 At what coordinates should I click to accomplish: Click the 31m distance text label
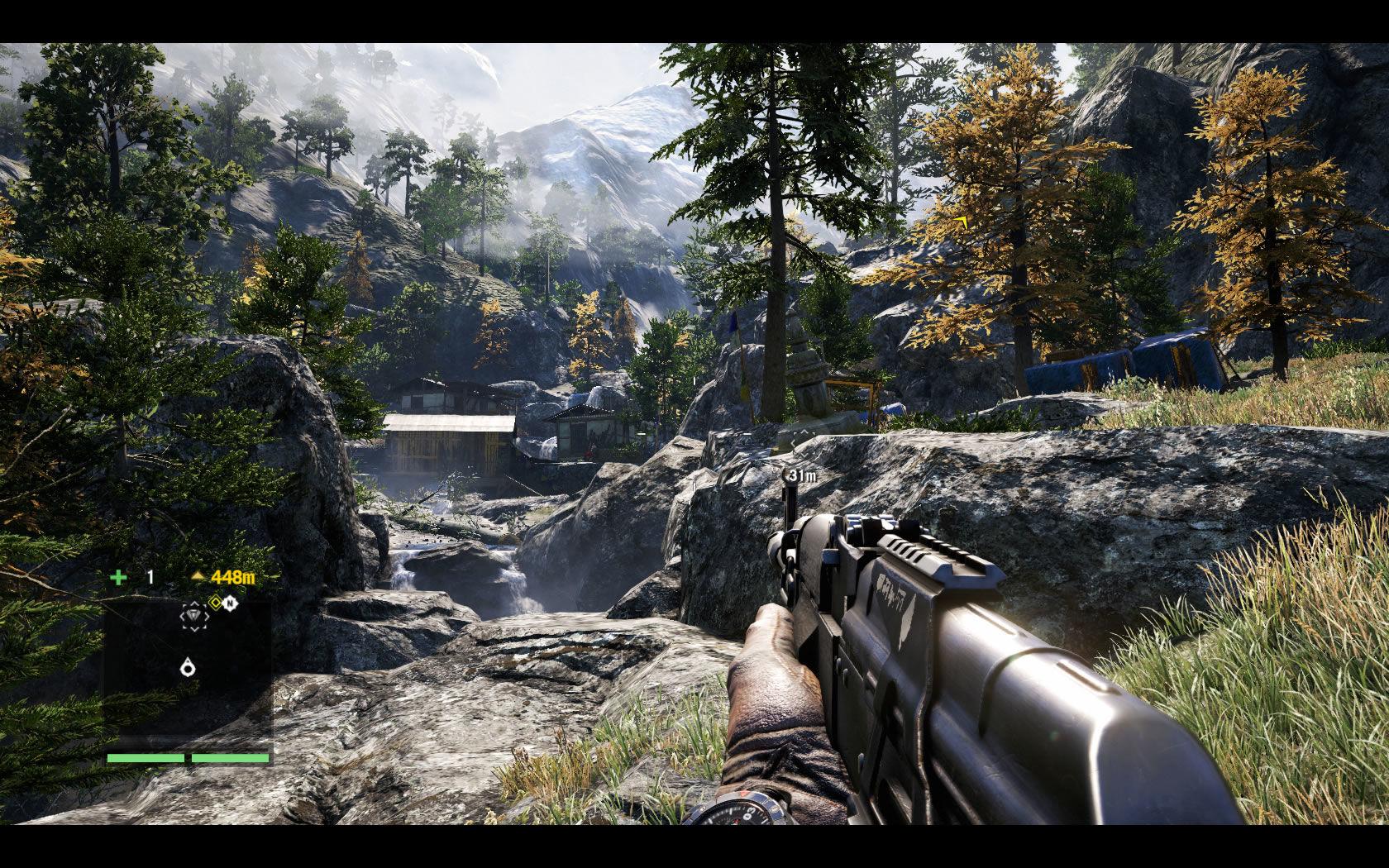[x=803, y=475]
